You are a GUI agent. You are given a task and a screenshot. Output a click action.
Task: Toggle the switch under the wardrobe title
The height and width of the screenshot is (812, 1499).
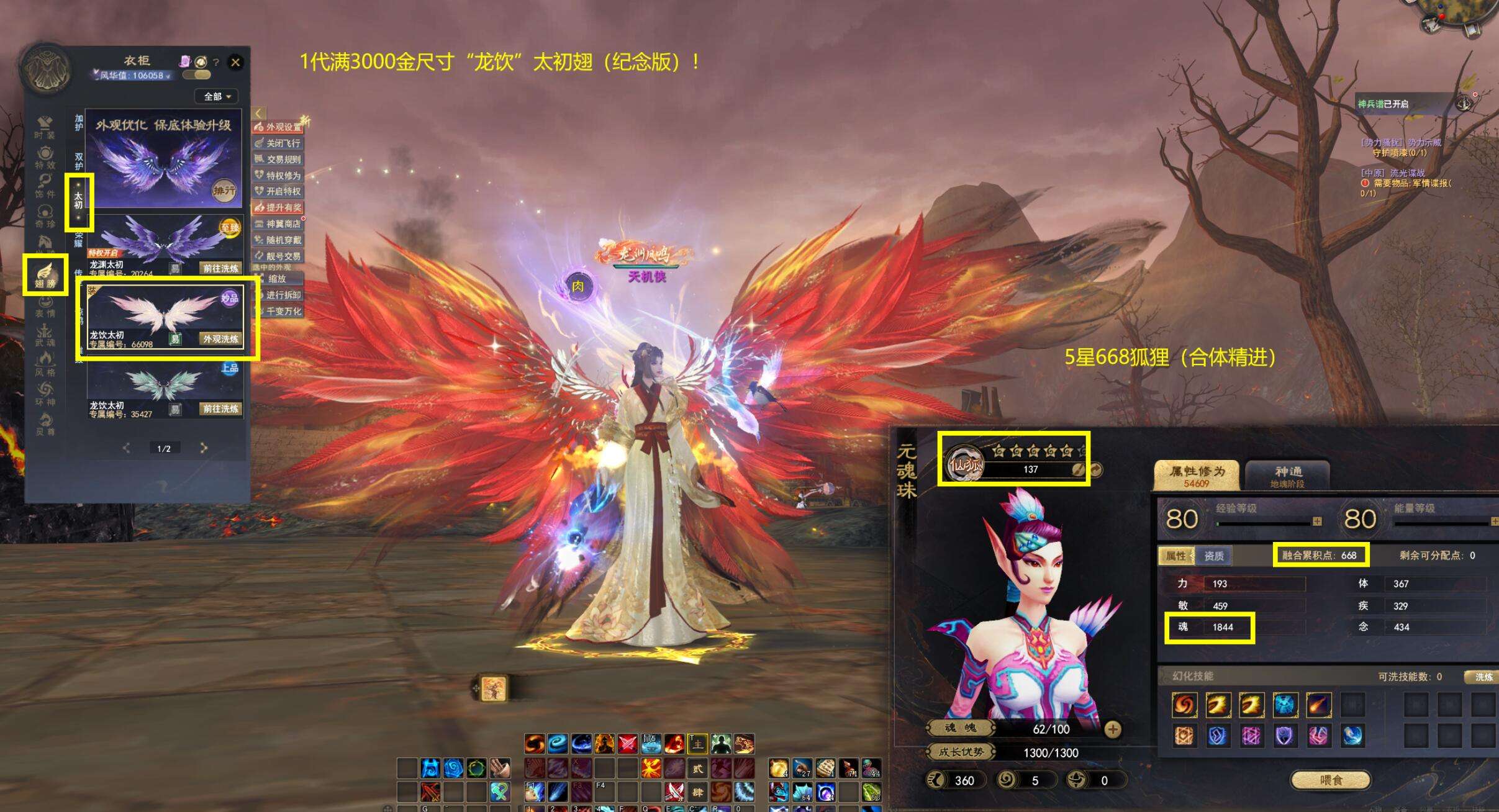(x=197, y=75)
